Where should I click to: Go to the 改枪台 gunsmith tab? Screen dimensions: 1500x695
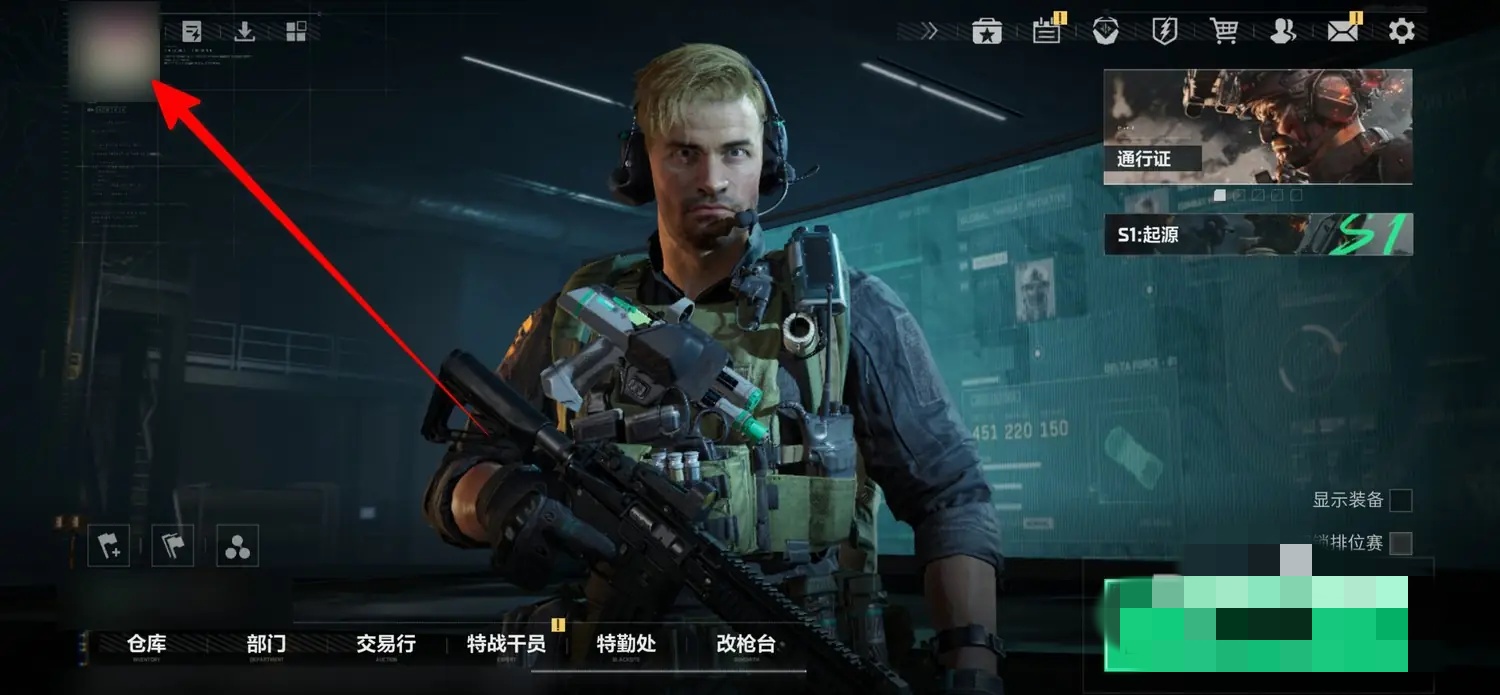coord(746,645)
